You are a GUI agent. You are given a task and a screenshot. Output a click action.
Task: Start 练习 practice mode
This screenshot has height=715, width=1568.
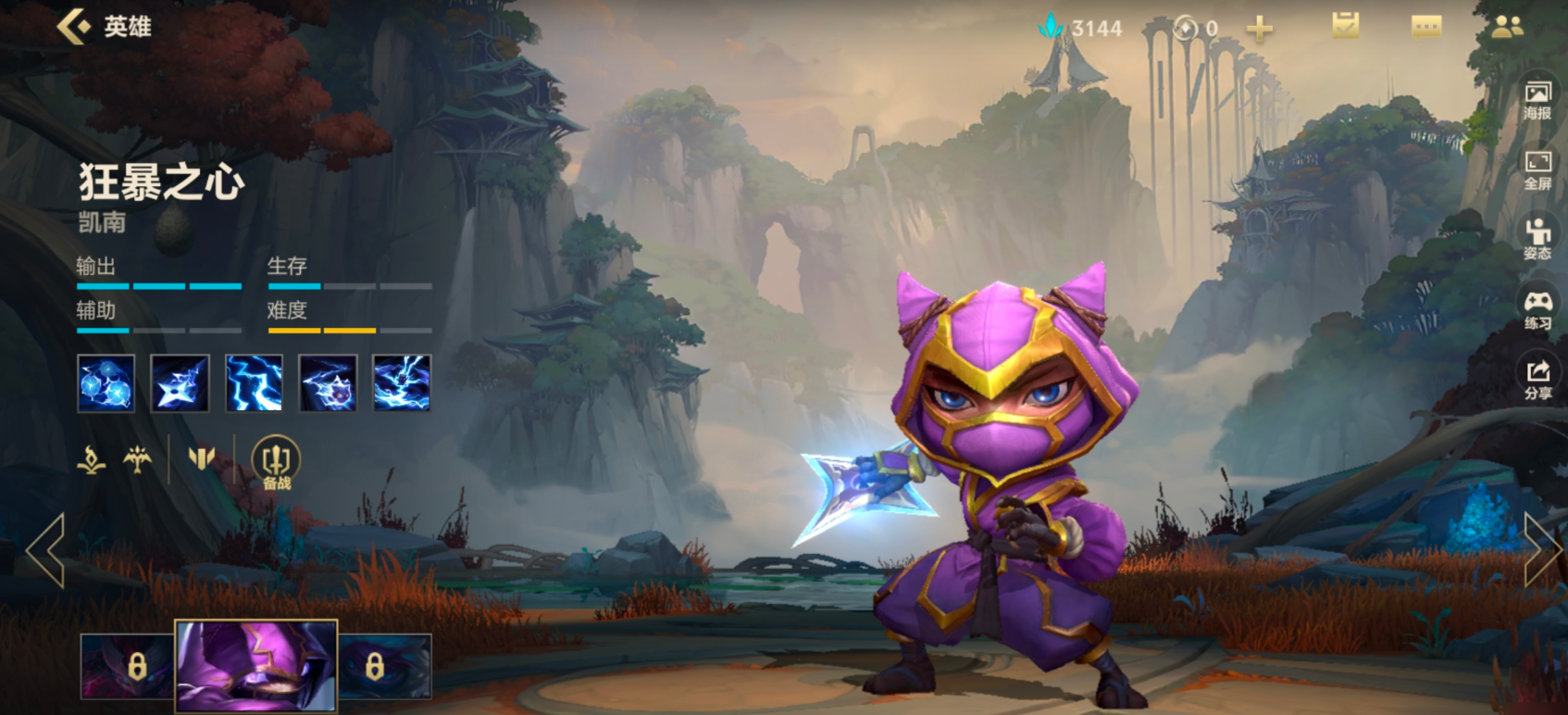[x=1537, y=309]
